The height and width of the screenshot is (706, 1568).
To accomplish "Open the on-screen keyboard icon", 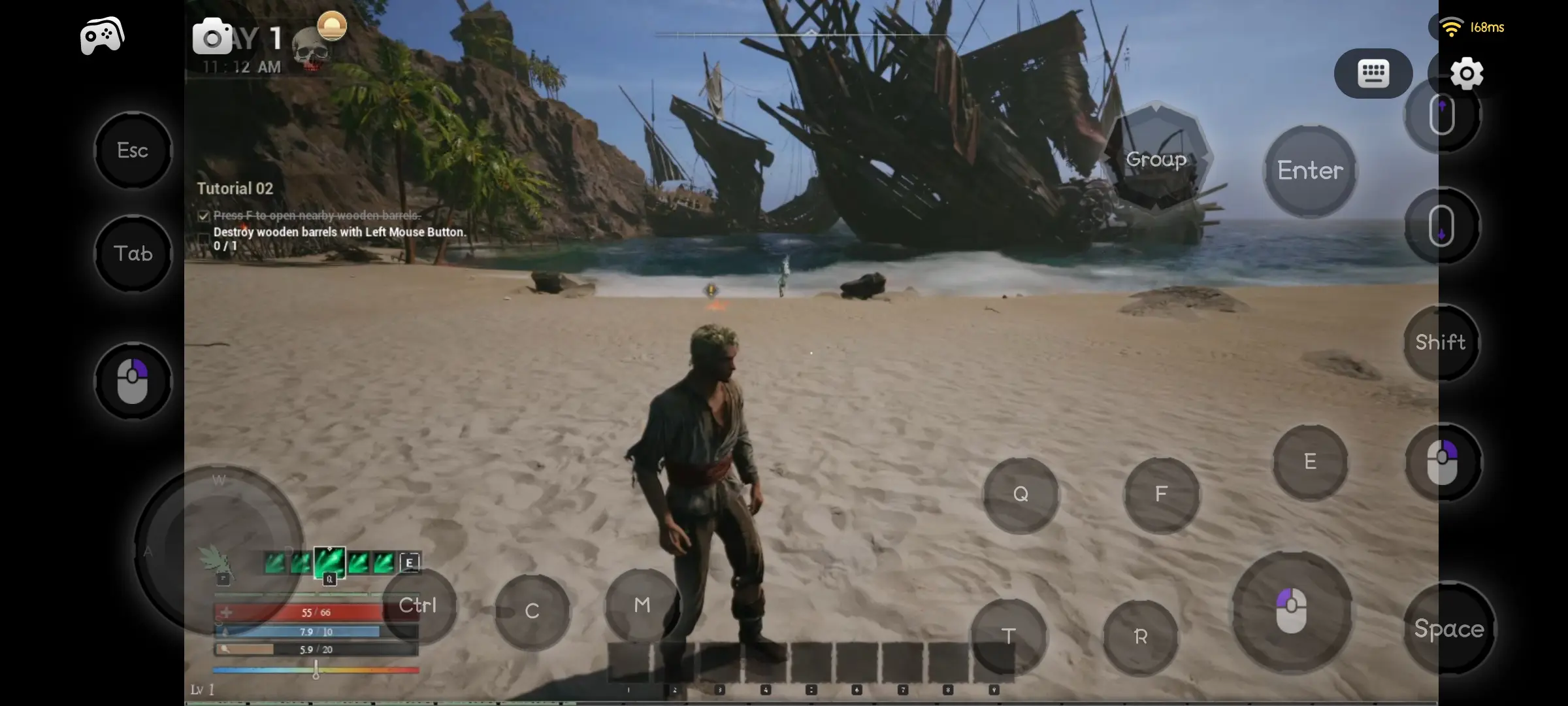I will tap(1373, 73).
